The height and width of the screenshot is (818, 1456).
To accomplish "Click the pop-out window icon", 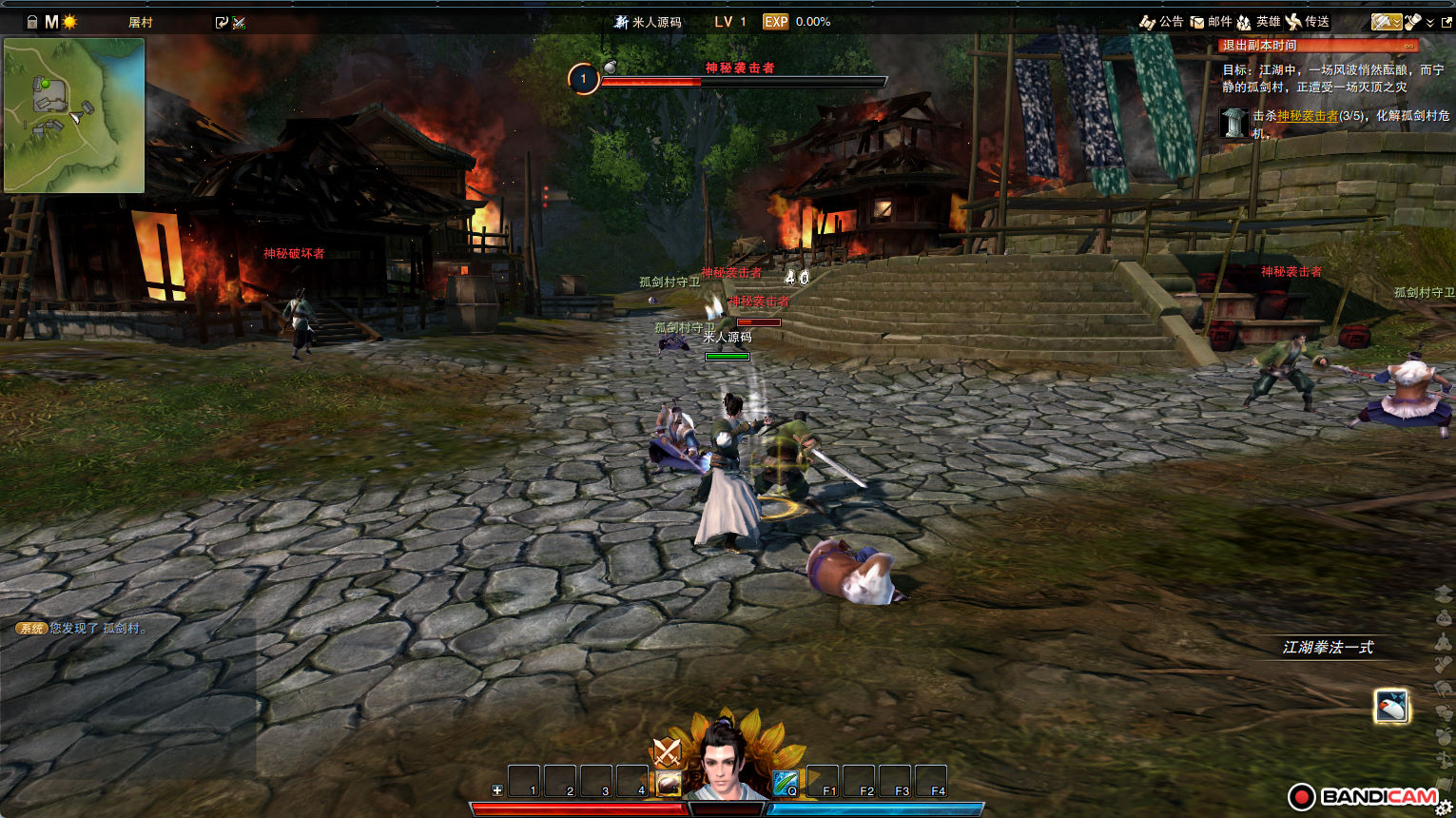I will point(1447,22).
